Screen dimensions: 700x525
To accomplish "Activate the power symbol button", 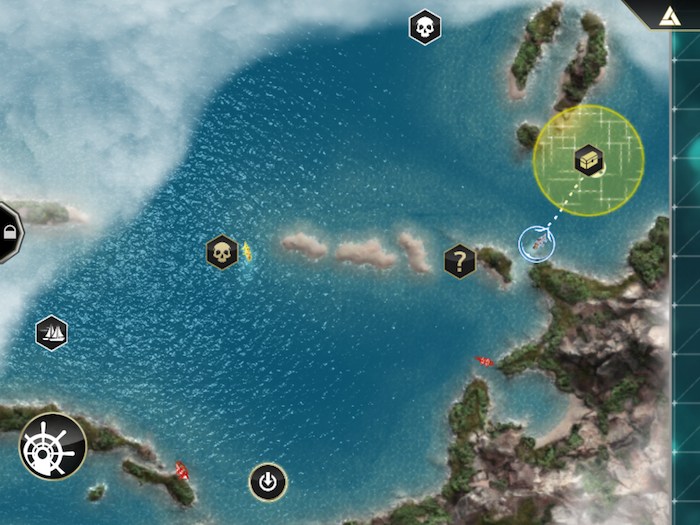I will 267,483.
